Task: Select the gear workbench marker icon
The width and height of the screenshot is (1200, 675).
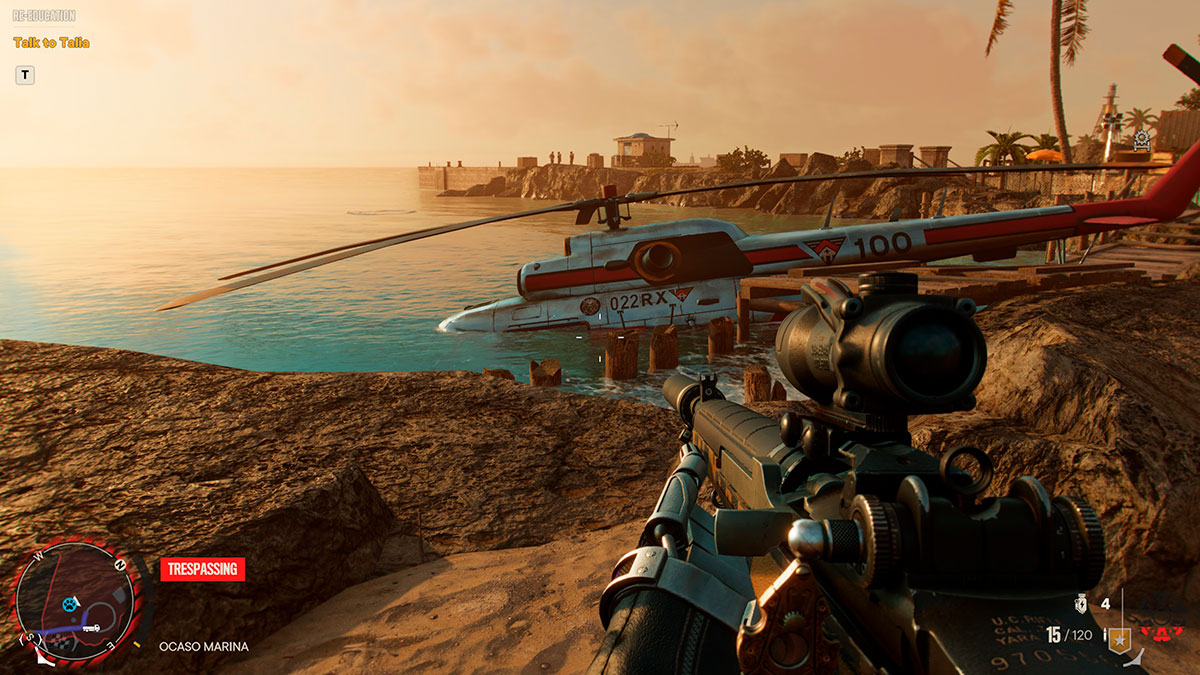Action: coord(1142,142)
